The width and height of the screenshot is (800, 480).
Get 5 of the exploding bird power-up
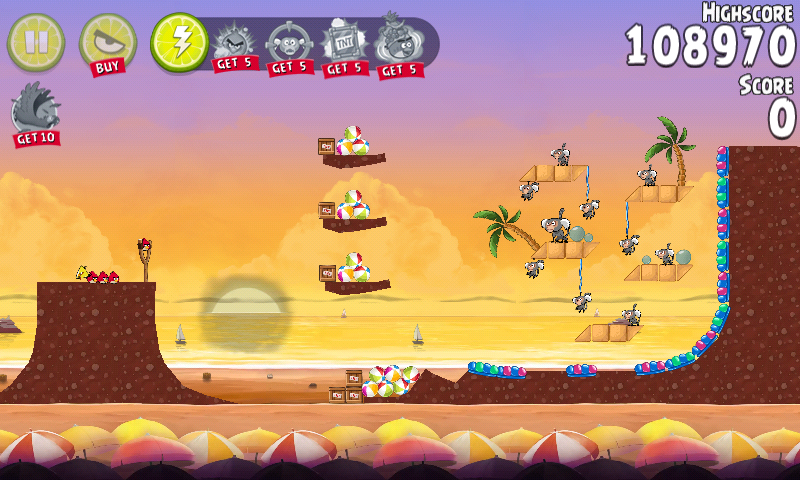click(235, 47)
